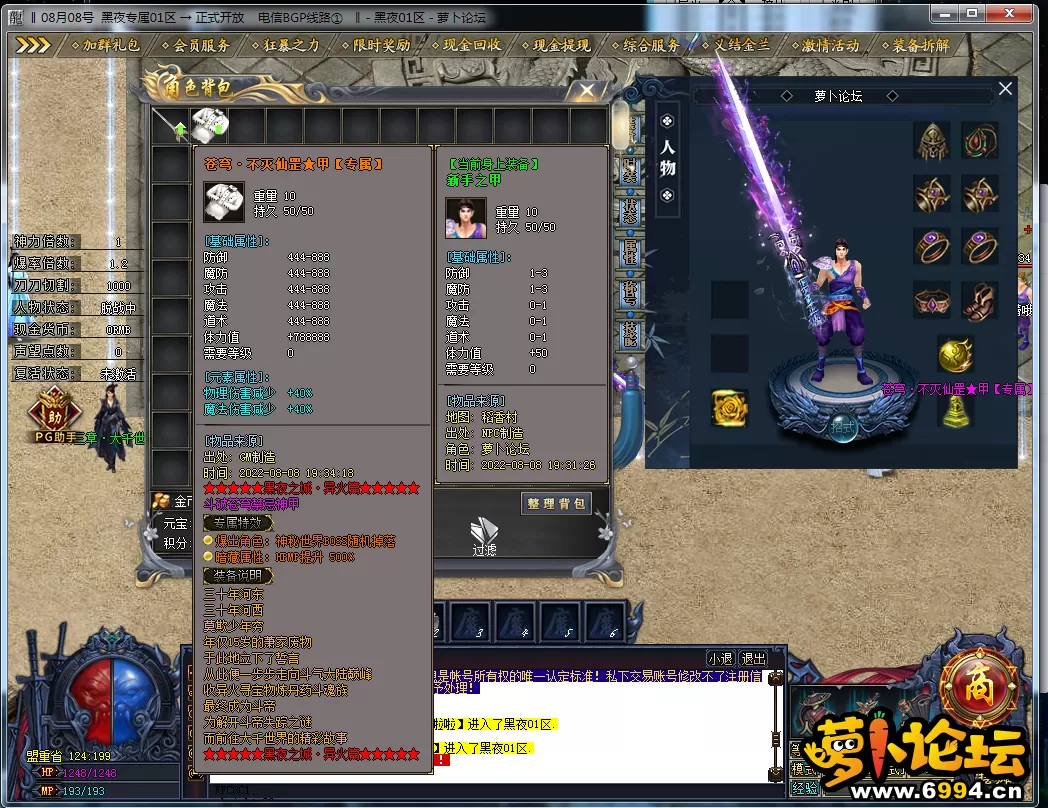Open 会员服务 in the top bar
The width and height of the screenshot is (1048, 808).
coord(201,45)
